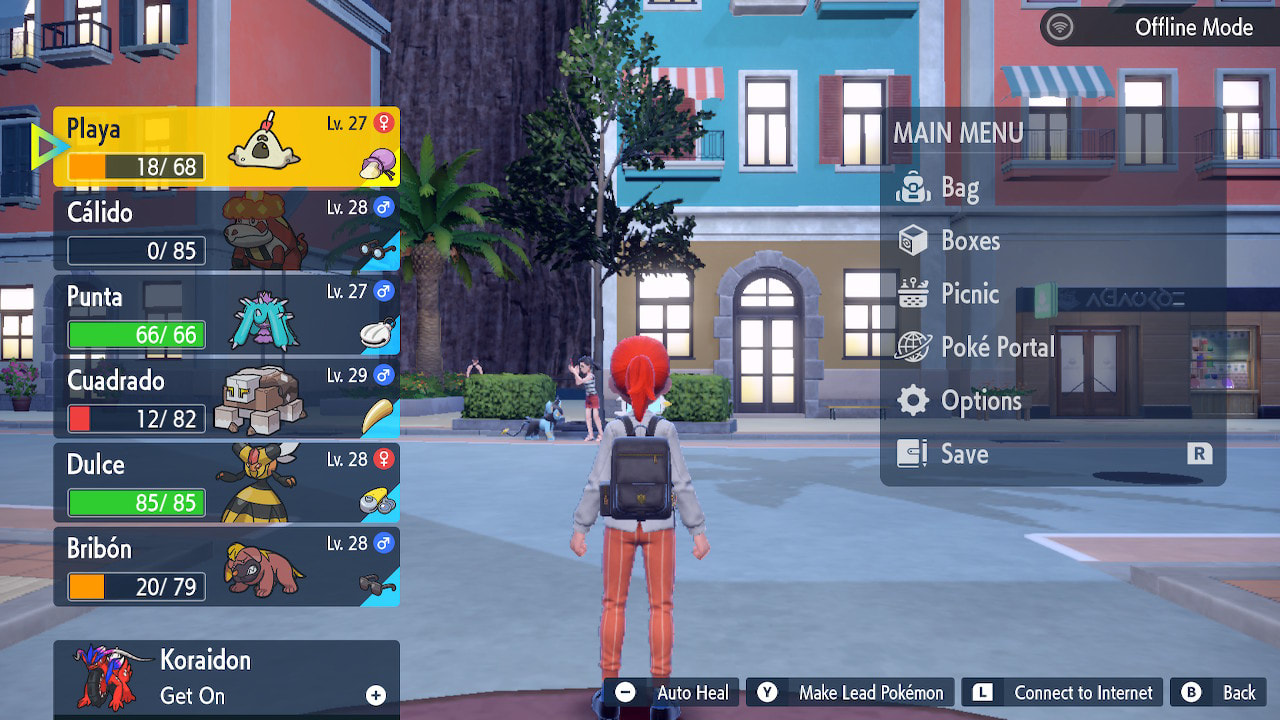Open the Poké Portal

[x=997, y=347]
